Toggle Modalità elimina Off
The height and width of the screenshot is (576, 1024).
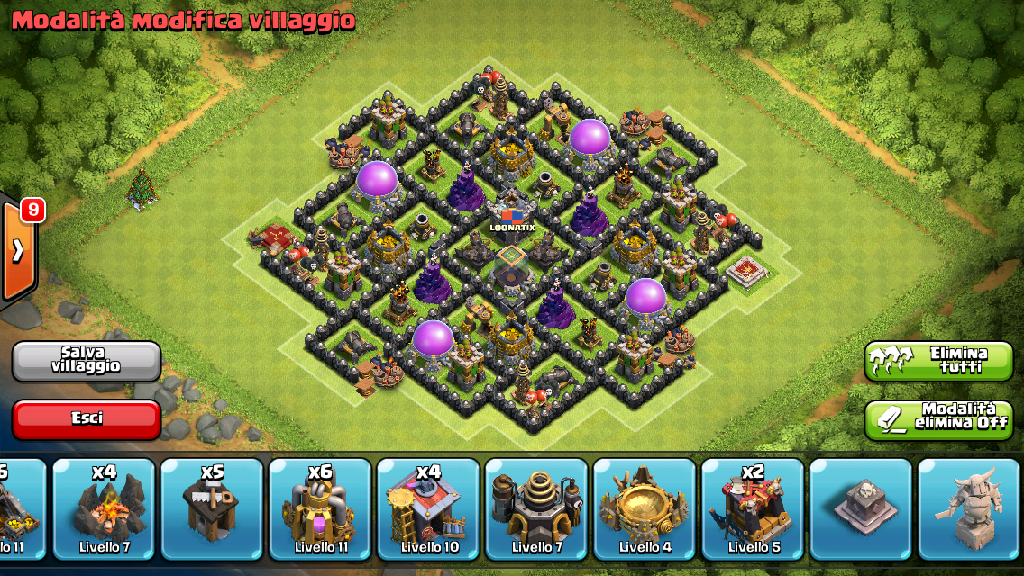pos(938,418)
